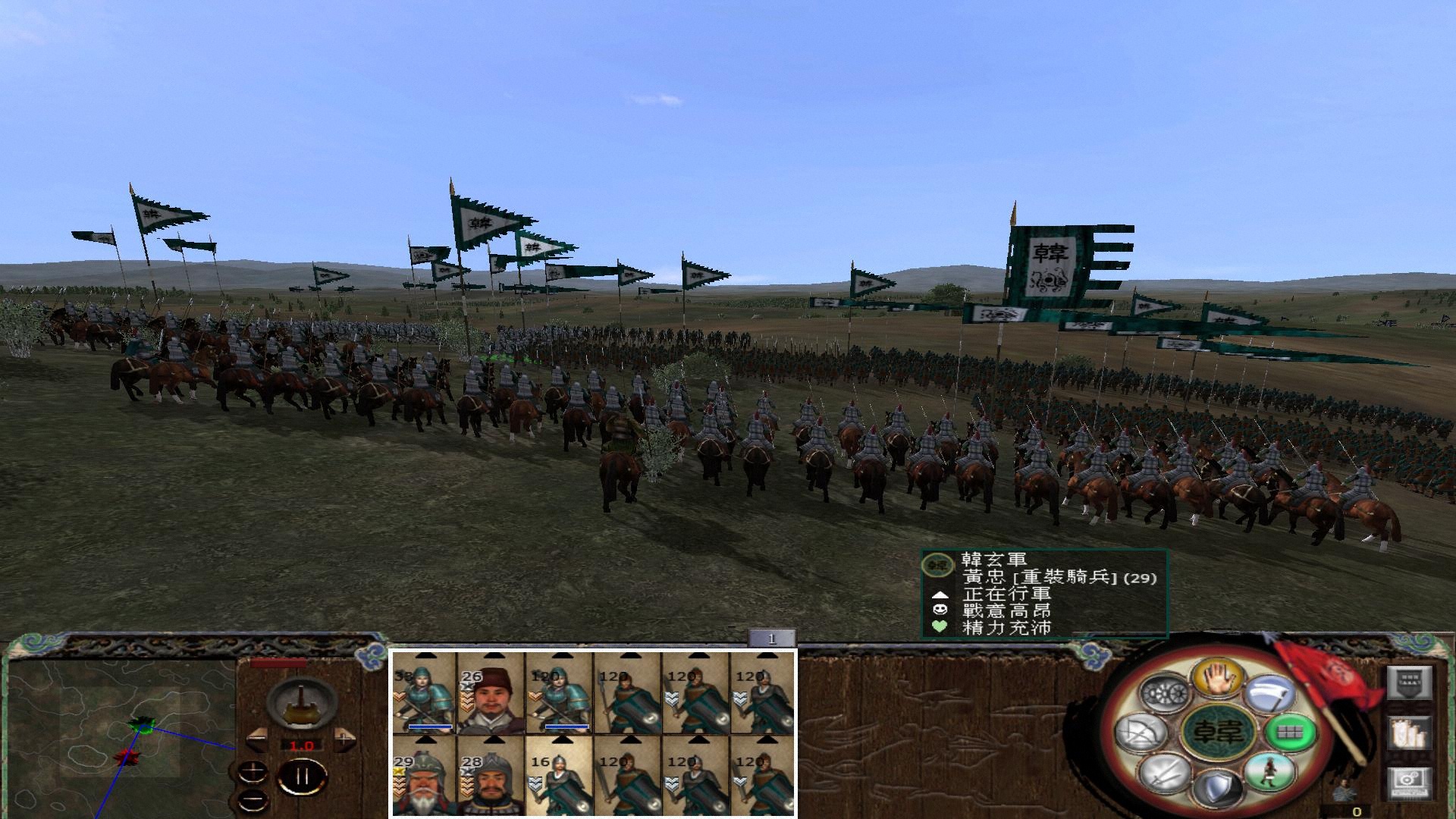Toggle run mode with the running soldier icon
The width and height of the screenshot is (1456, 819).
coord(1268,773)
